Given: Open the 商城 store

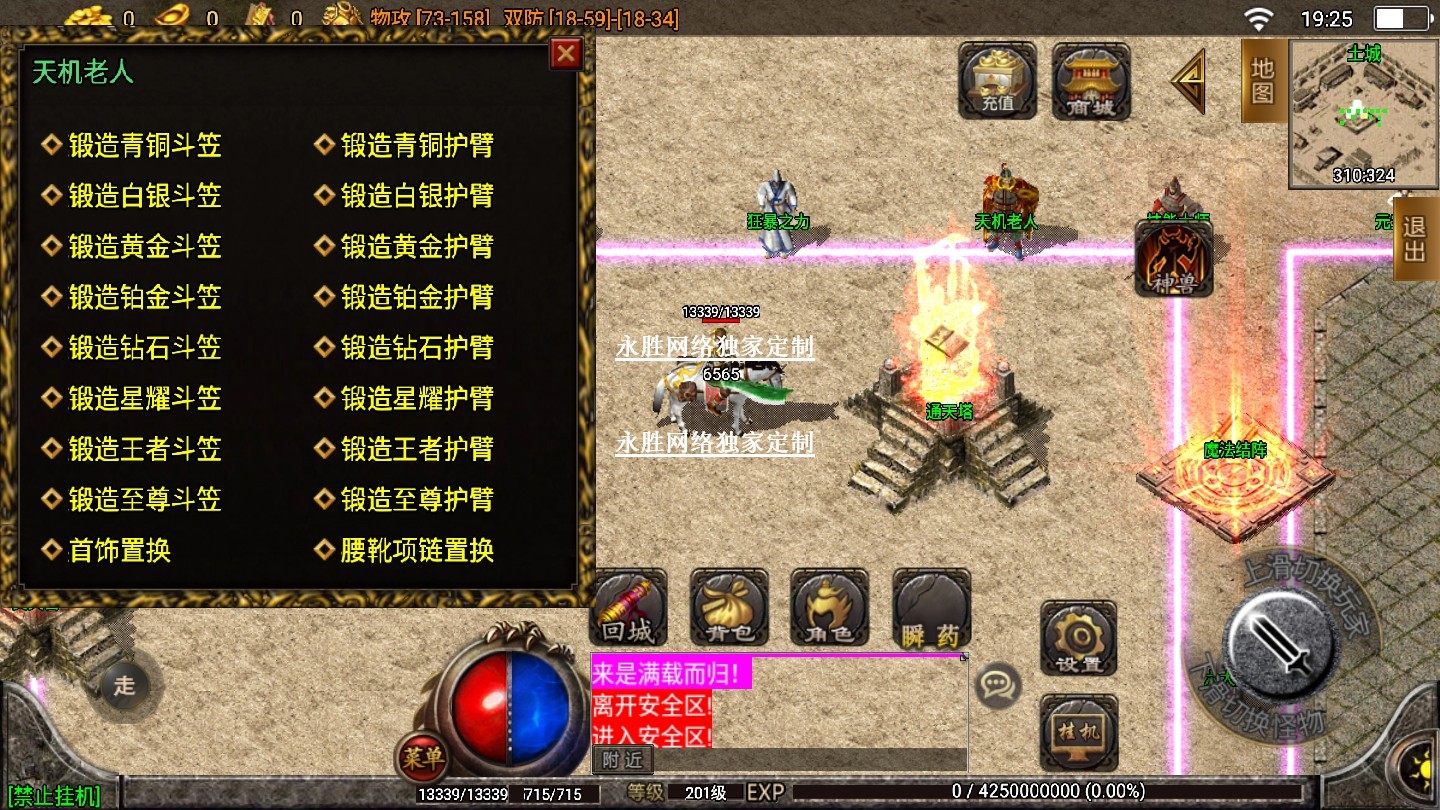Looking at the screenshot, I should 1091,82.
